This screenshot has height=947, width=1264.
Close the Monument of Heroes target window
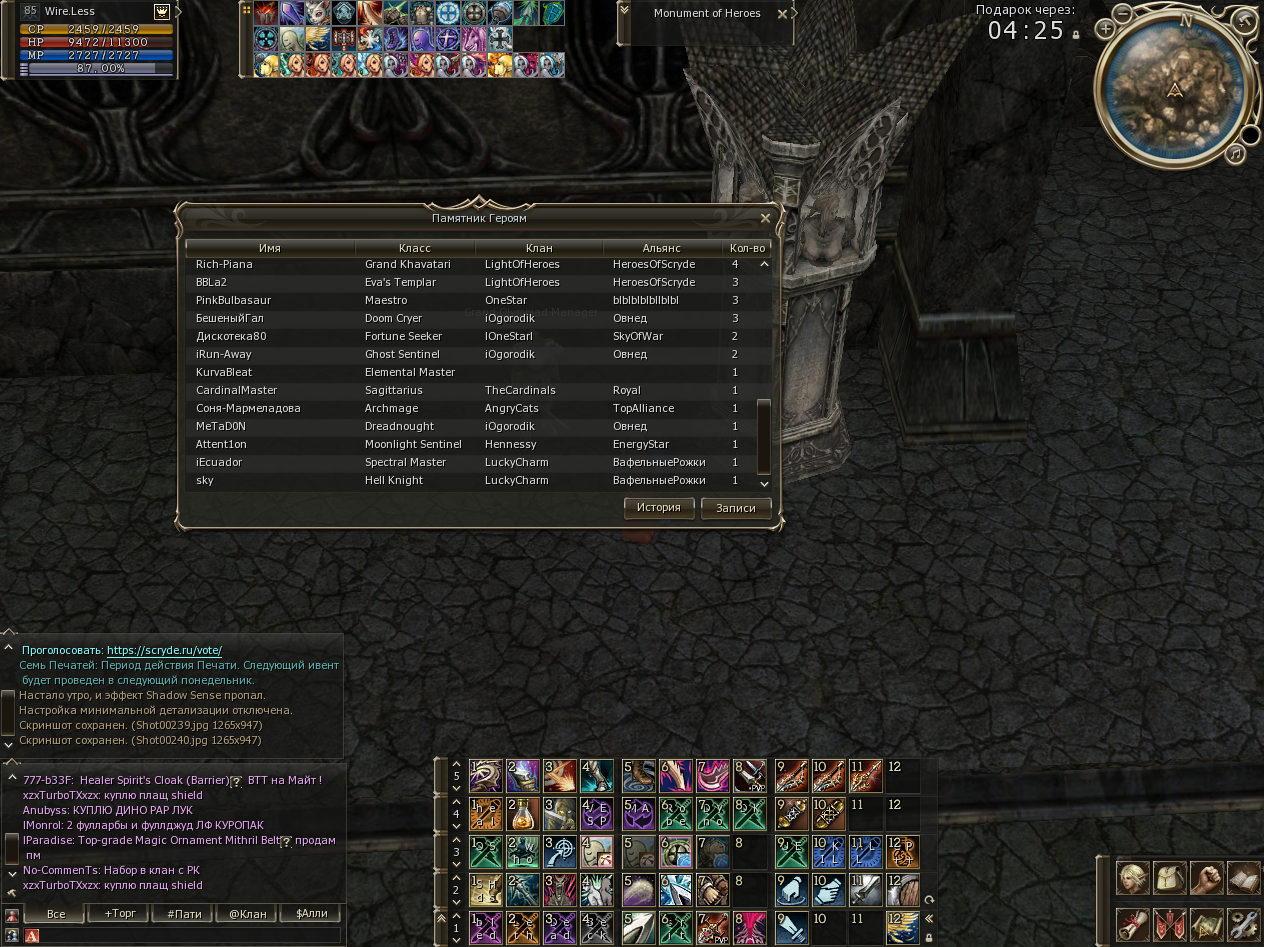click(782, 14)
